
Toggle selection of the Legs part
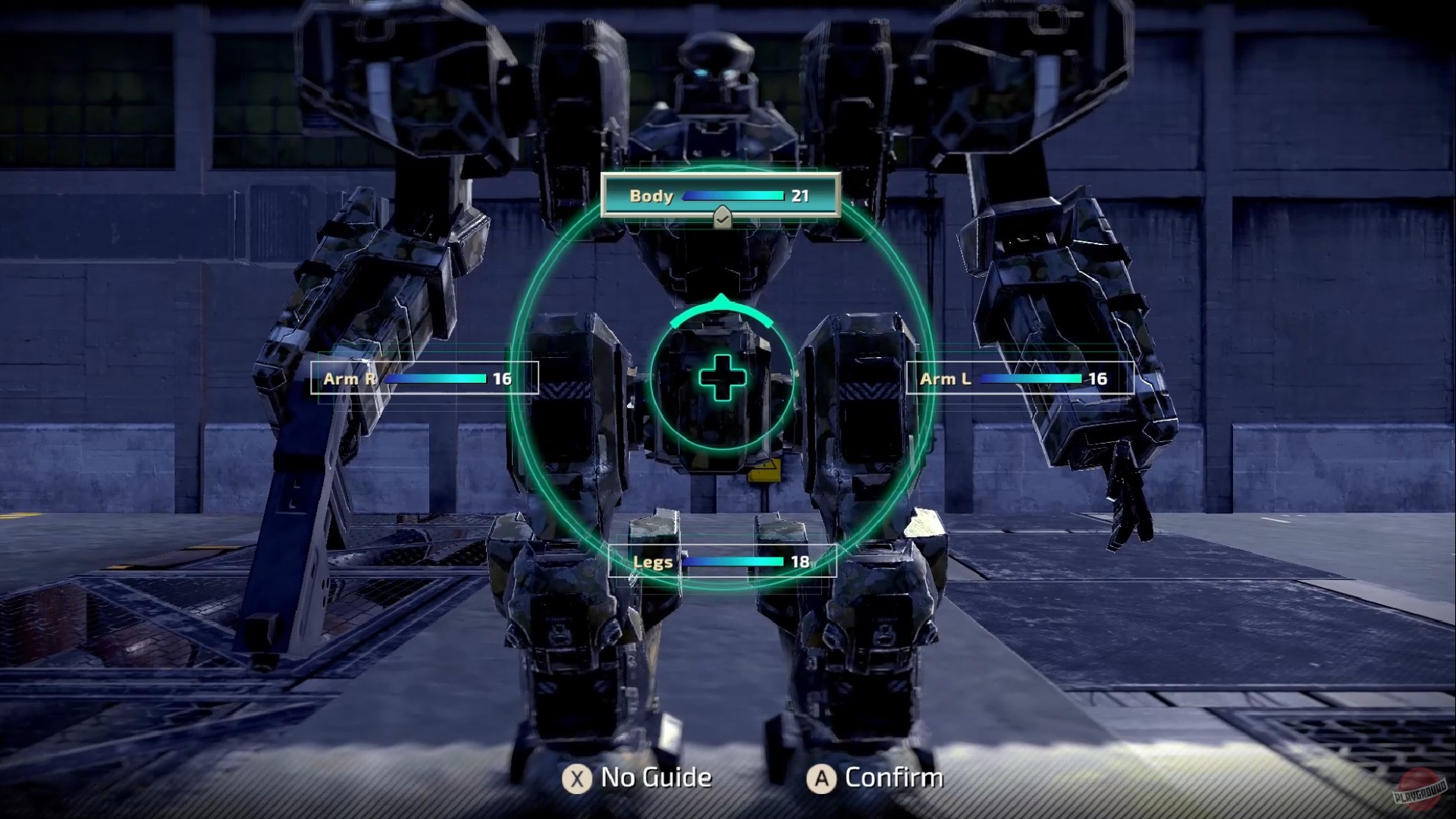click(x=722, y=561)
